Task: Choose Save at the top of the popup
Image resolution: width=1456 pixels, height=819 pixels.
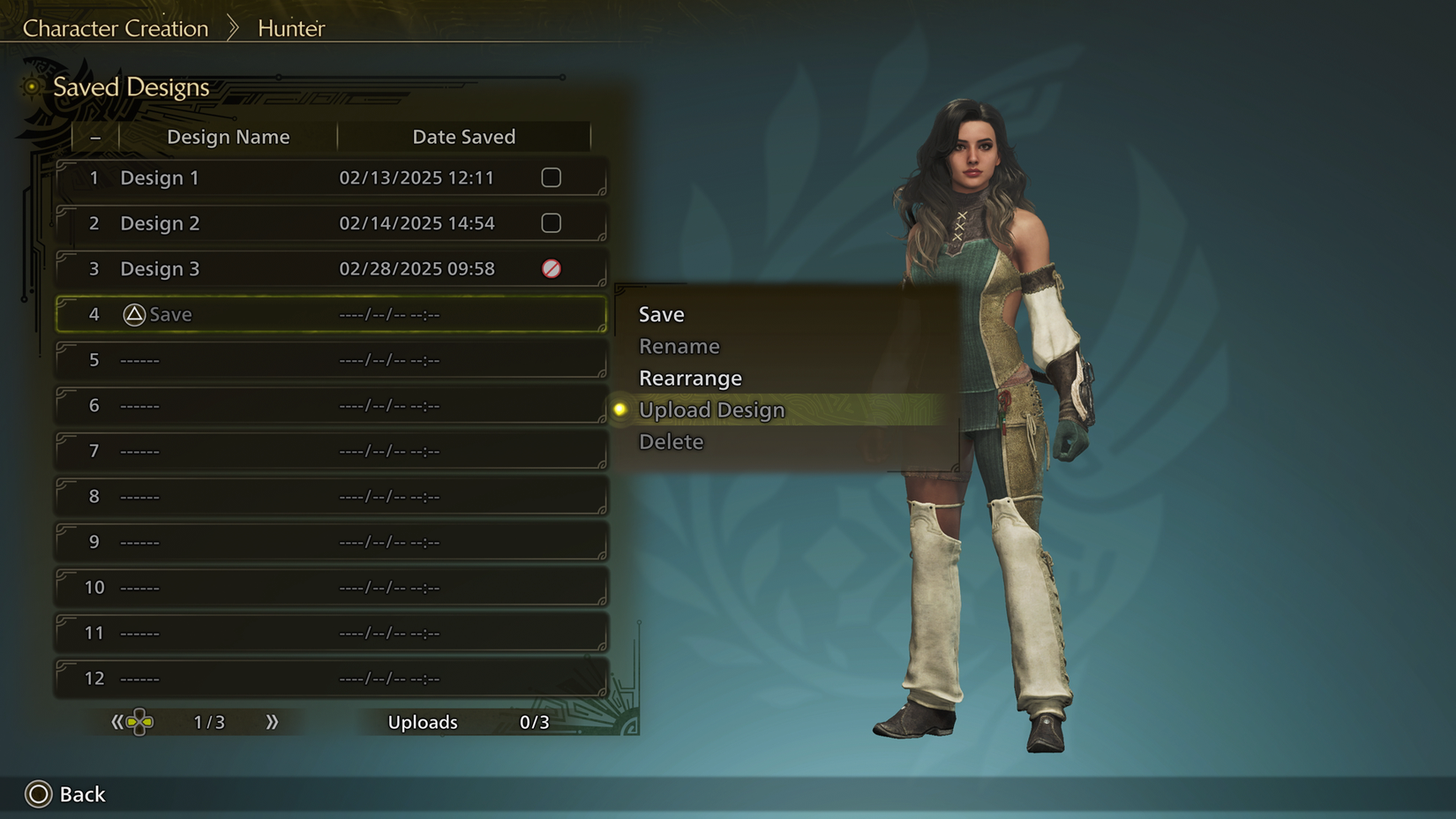Action: coord(660,314)
